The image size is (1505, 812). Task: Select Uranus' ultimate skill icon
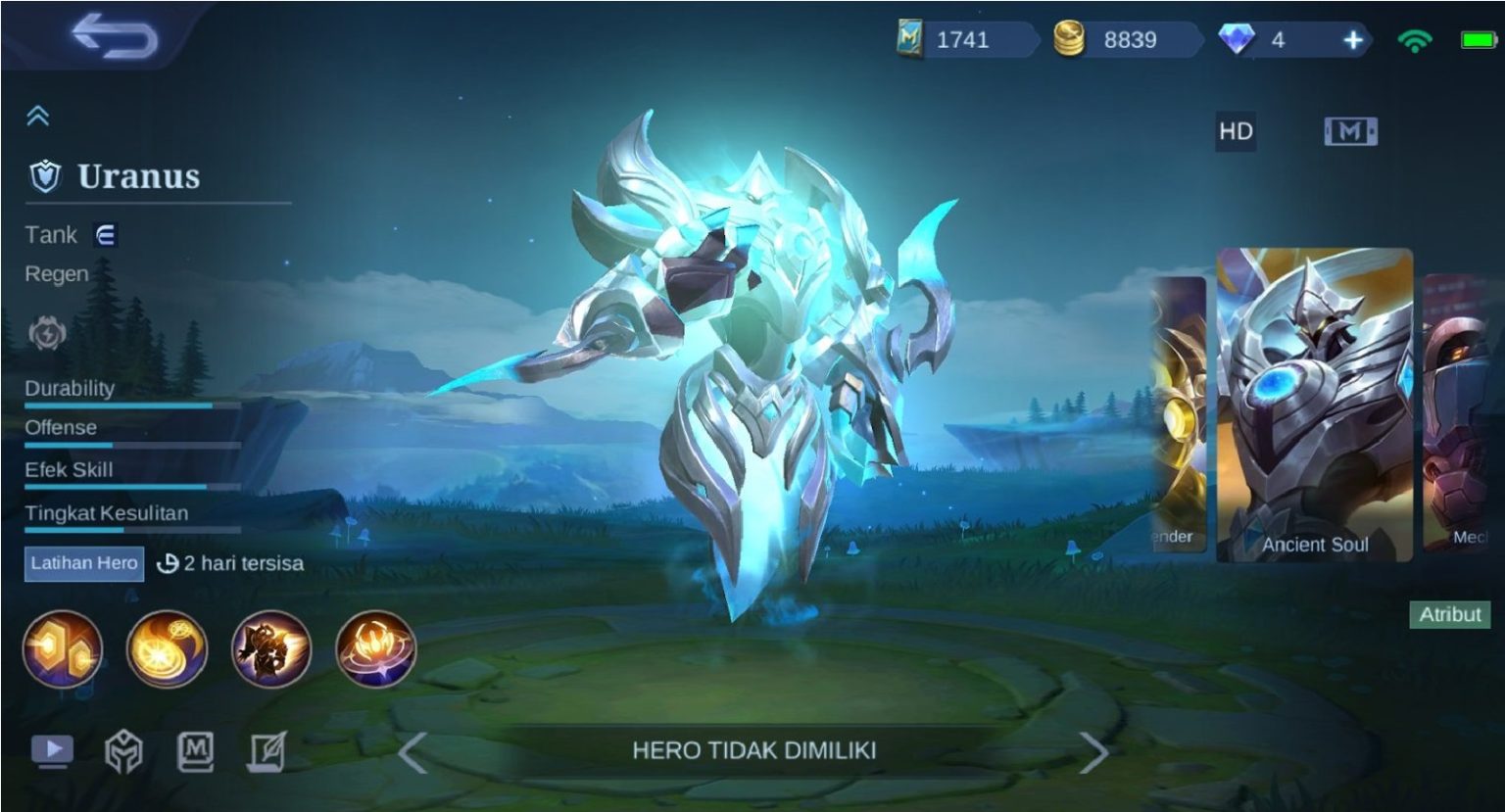point(375,649)
